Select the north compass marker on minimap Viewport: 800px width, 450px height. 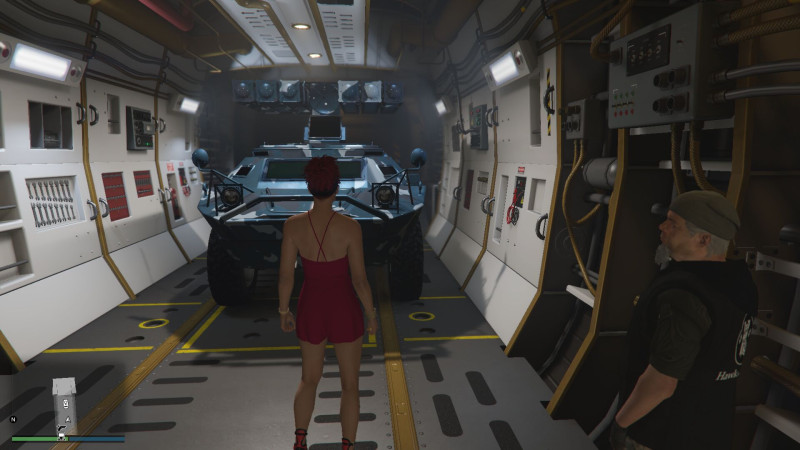14,419
